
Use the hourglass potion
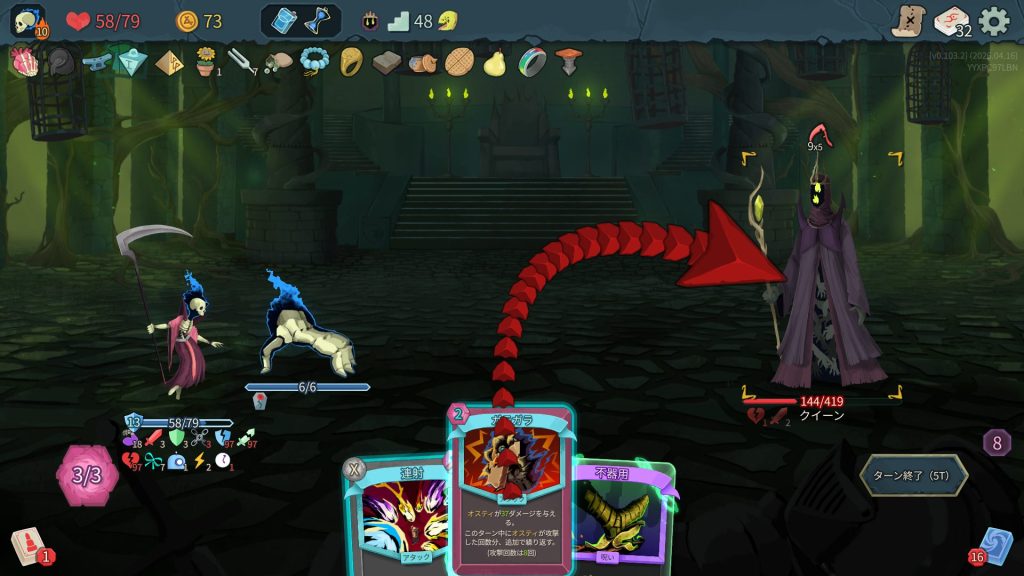point(317,21)
